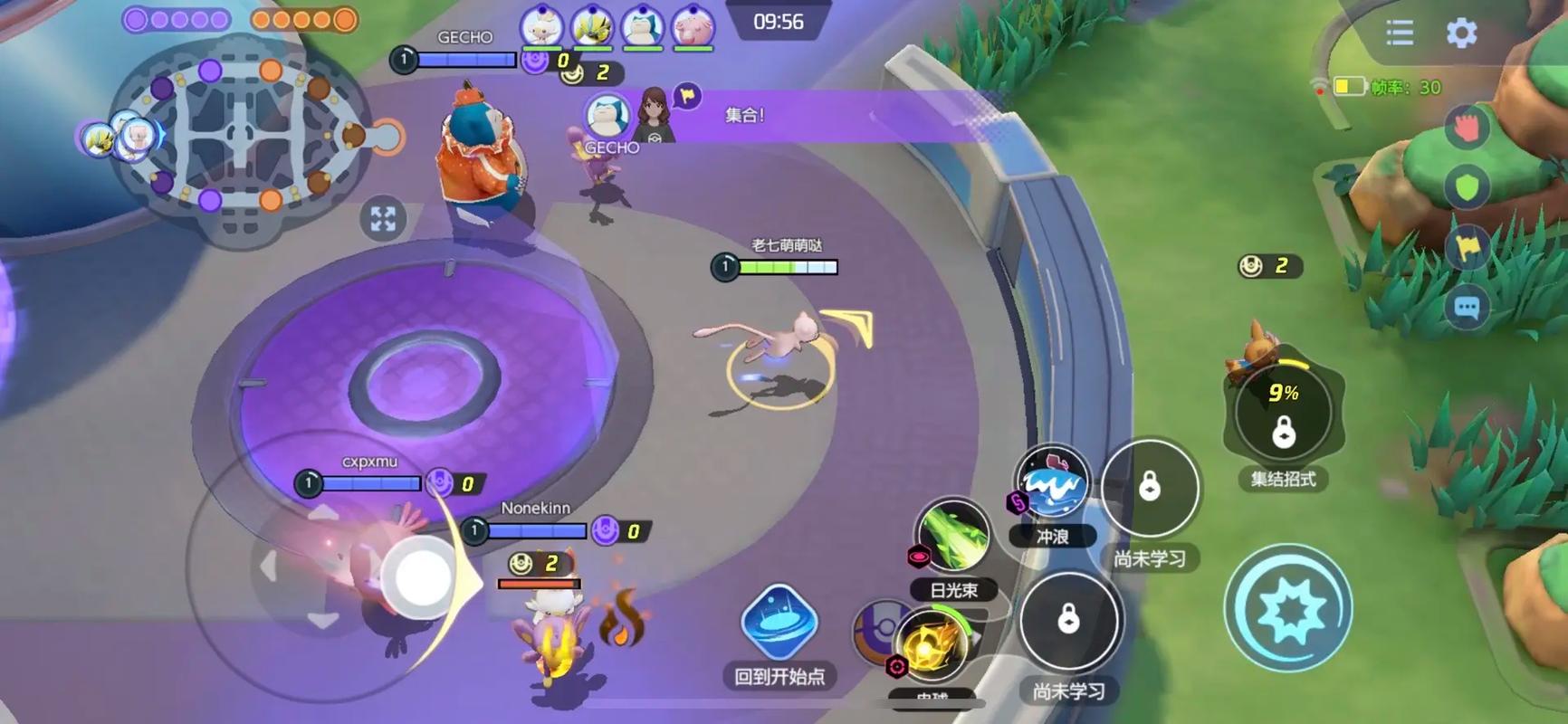Hit the large basic attack button
This screenshot has height=724, width=1568.
coord(1287,609)
